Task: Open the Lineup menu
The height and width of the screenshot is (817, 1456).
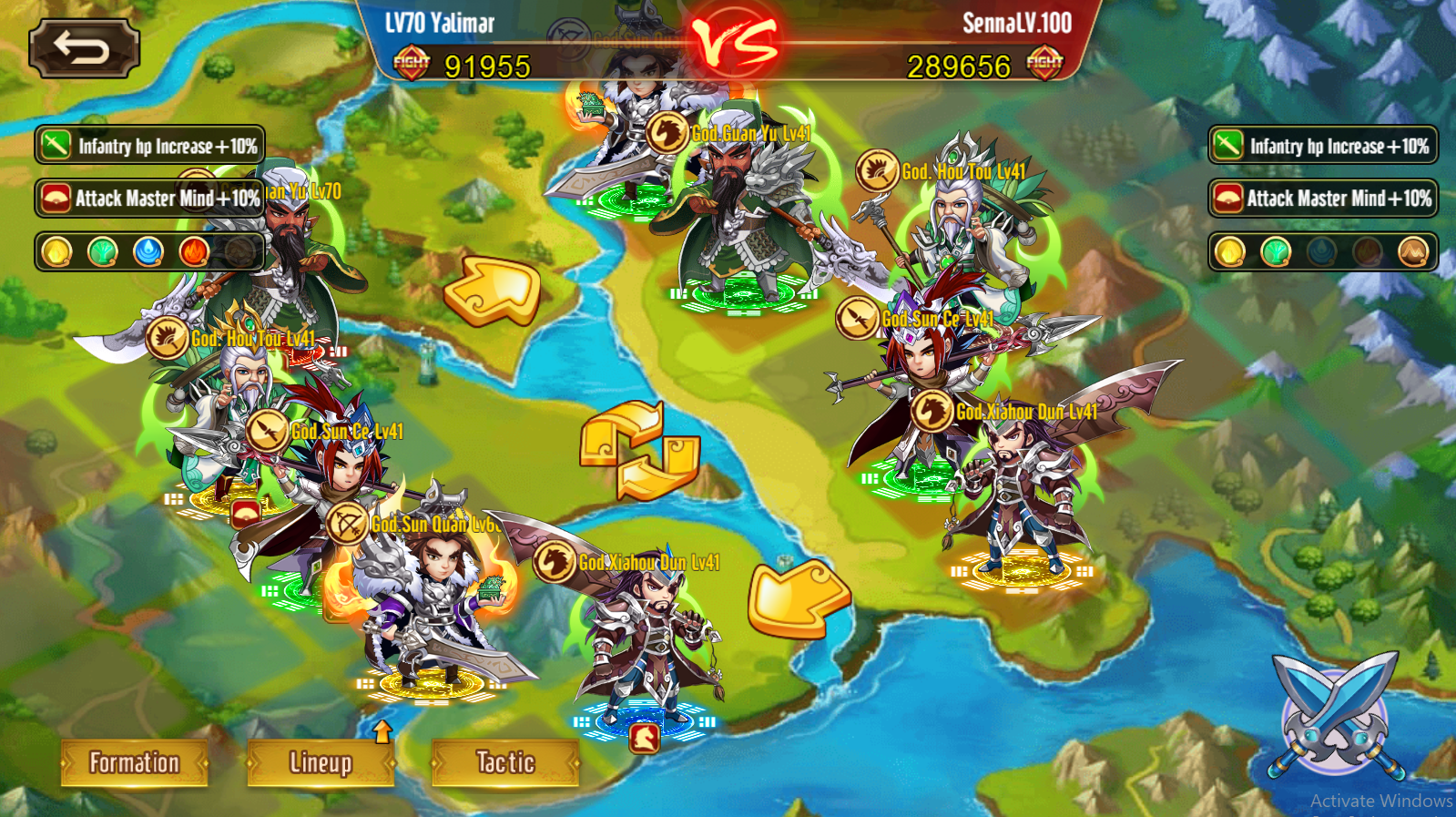Action: [321, 762]
